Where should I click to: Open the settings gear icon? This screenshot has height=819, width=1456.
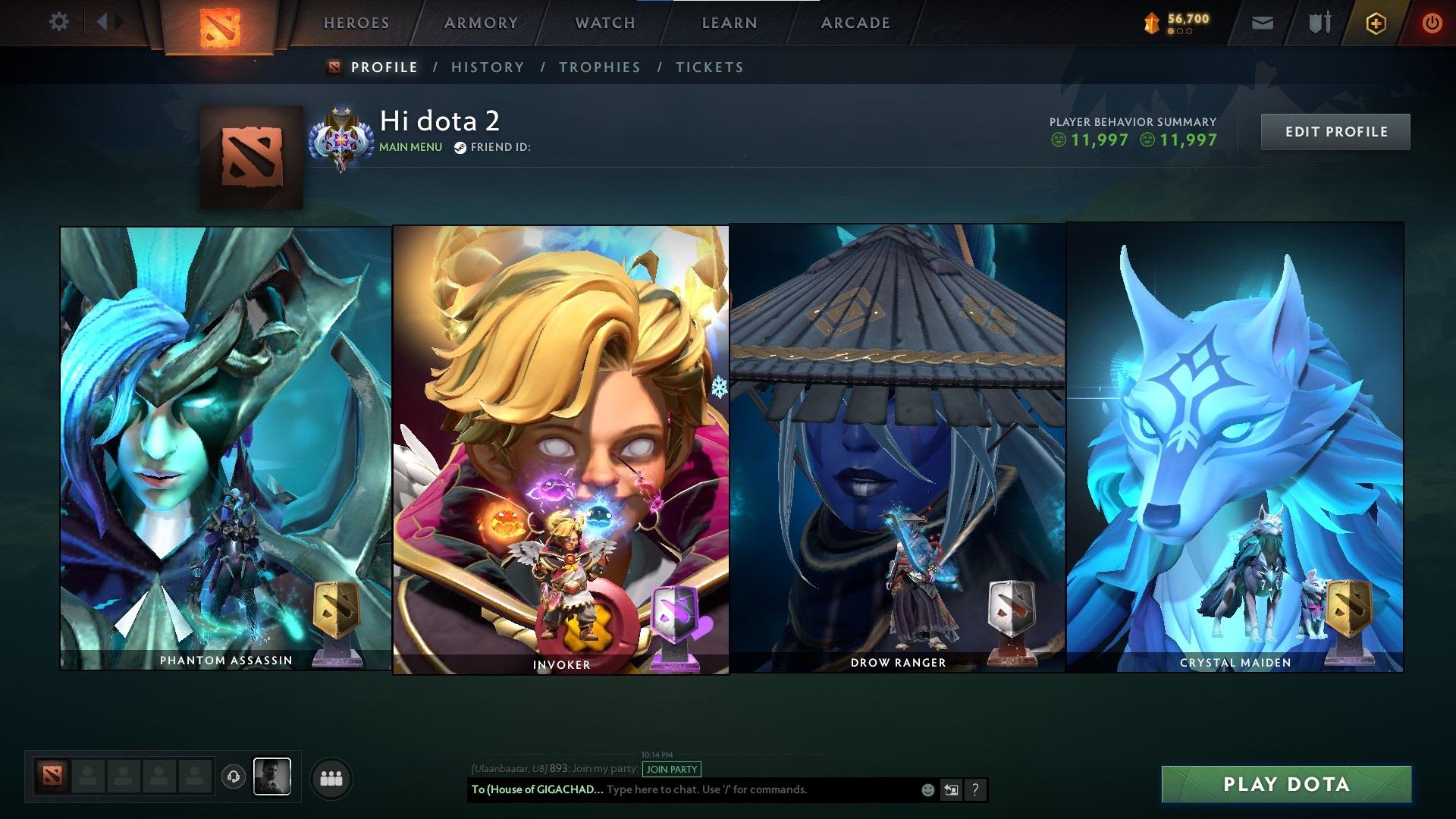pos(58,22)
